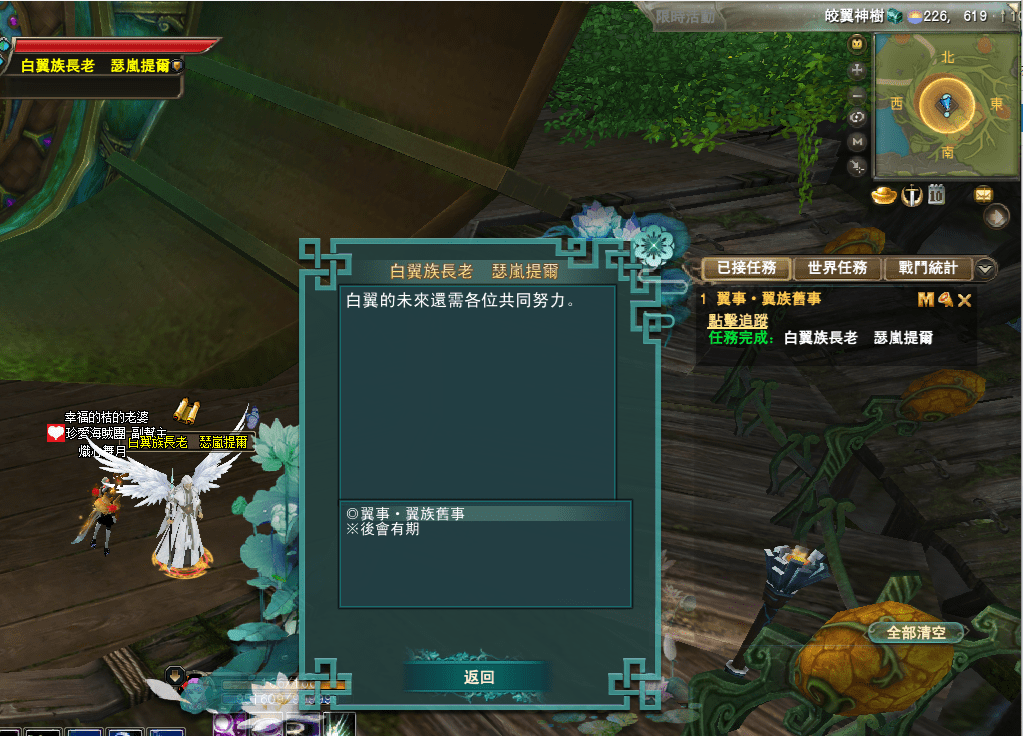Image resolution: width=1023 pixels, height=736 pixels.
Task: Close the NPC dialogue via the flower ornament
Action: tap(655, 243)
